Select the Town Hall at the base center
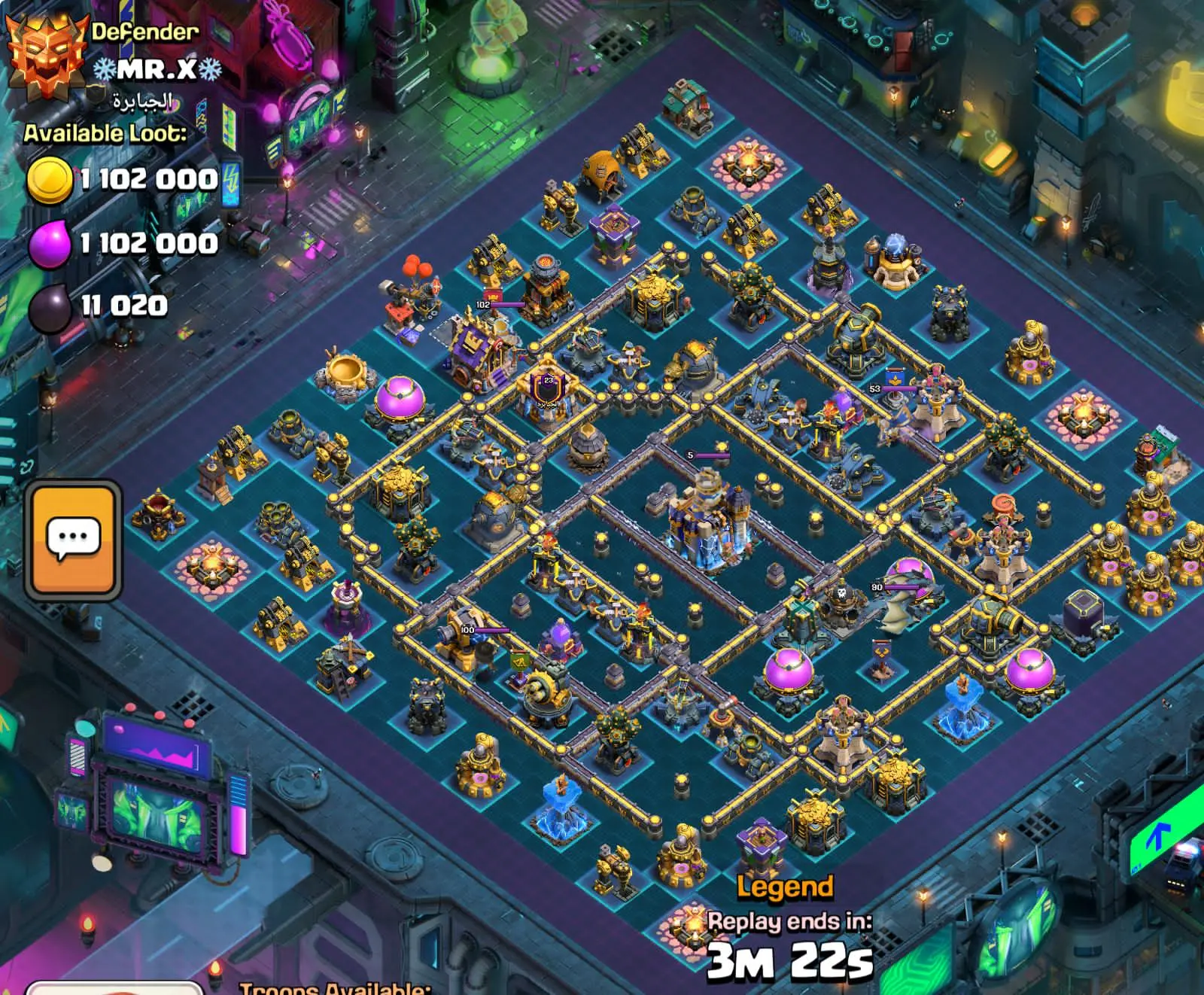 [707, 519]
